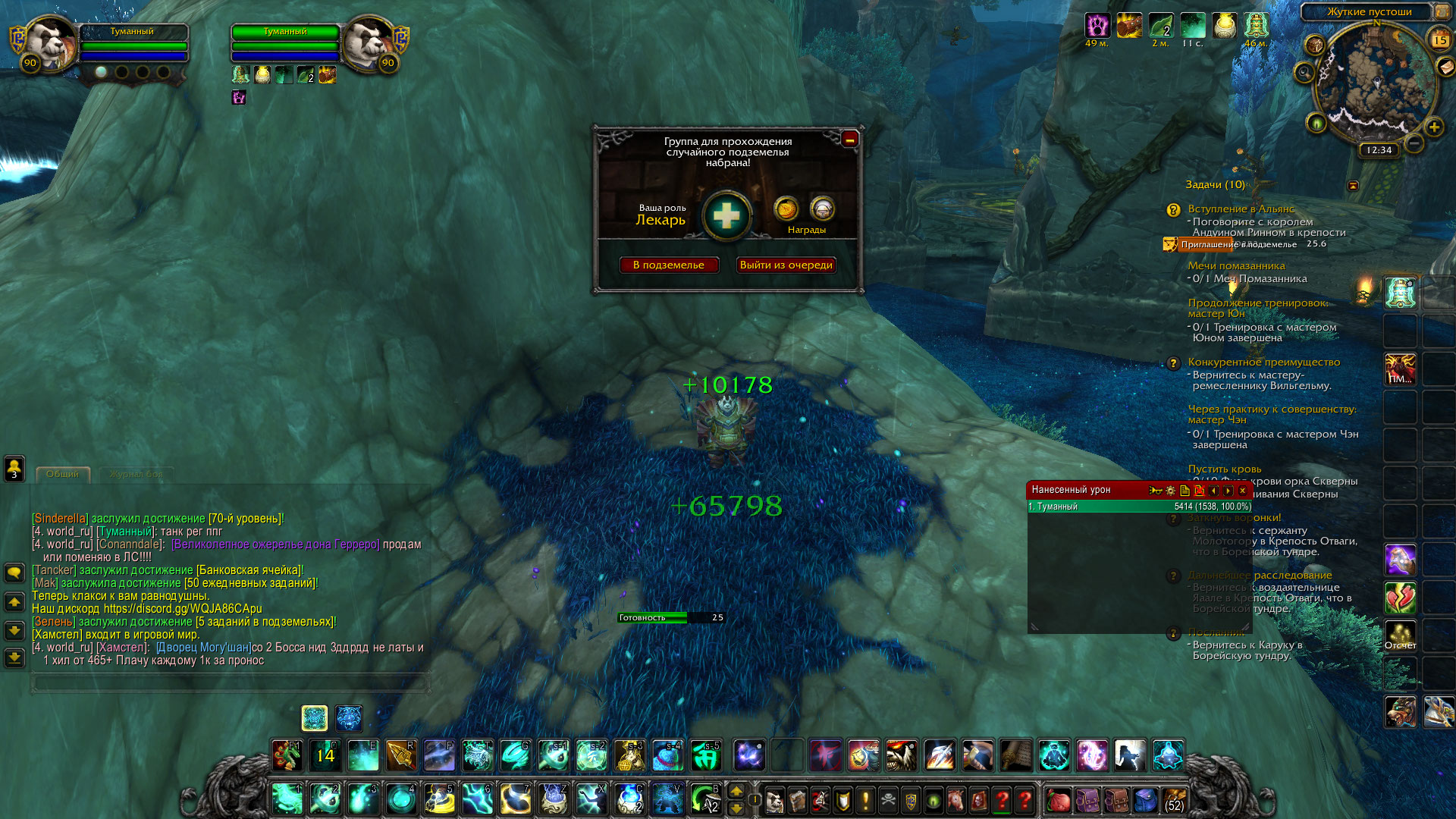Use the meditating monk ability icon

(1054, 755)
